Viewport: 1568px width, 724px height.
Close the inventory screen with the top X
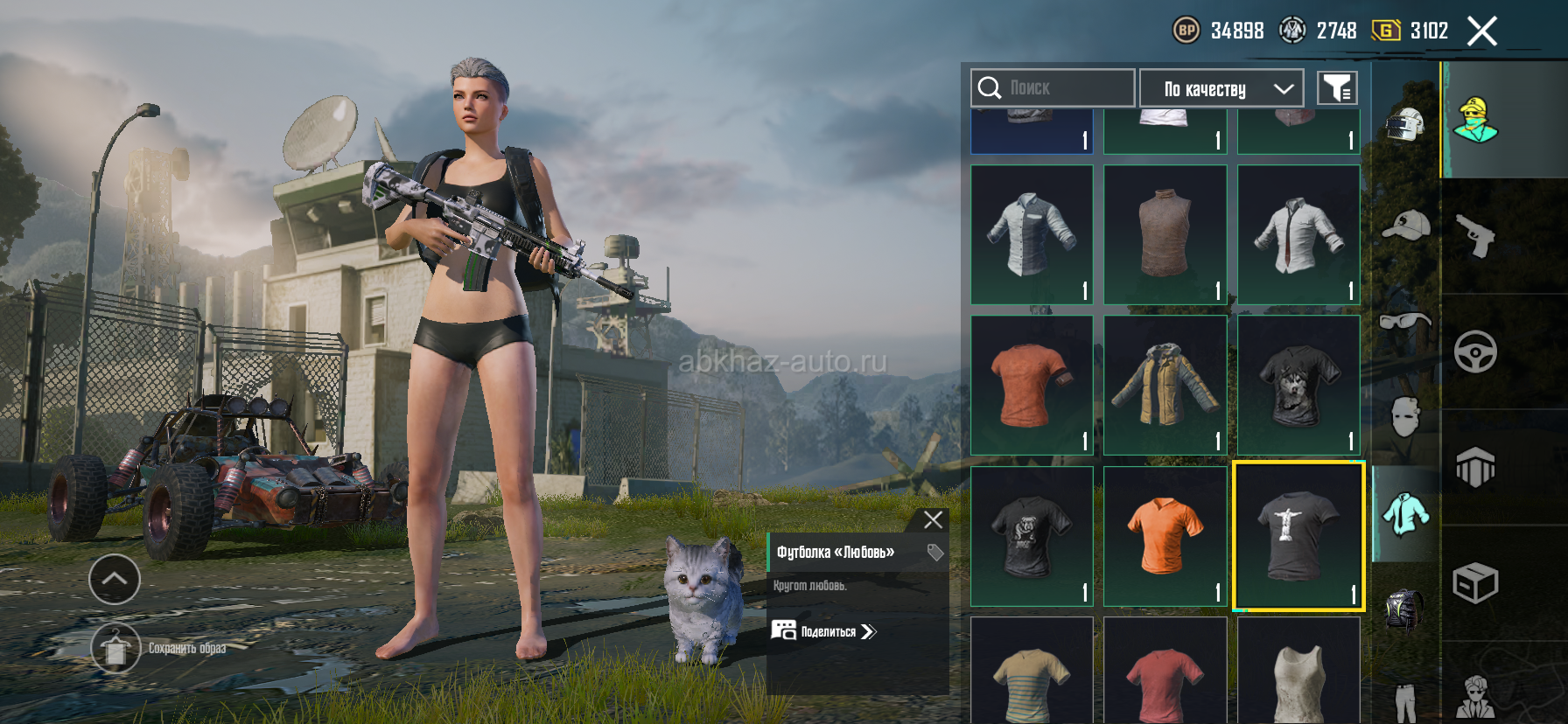pyautogui.click(x=1481, y=31)
